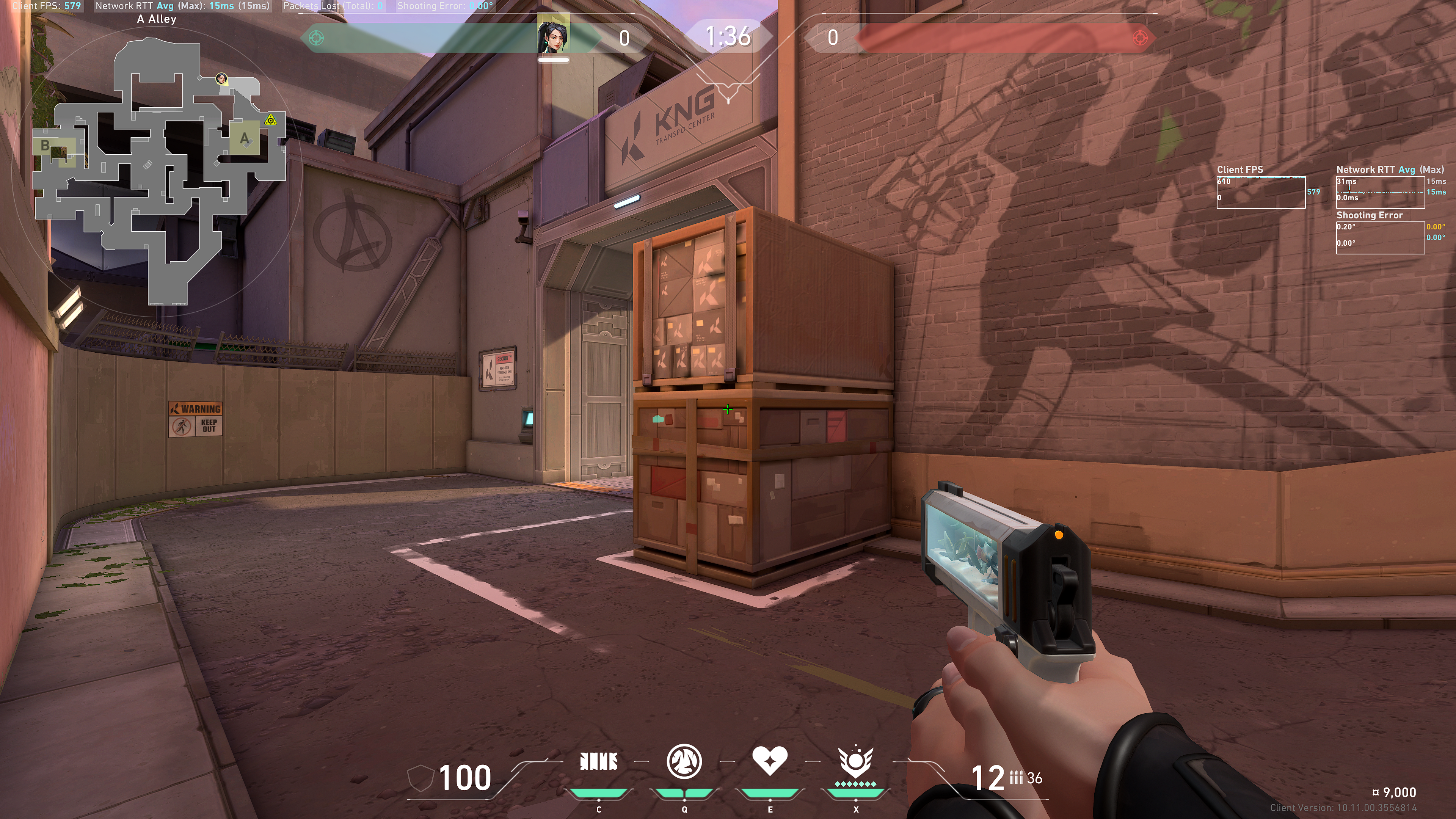Click the player agent marker on minimap

[222, 78]
